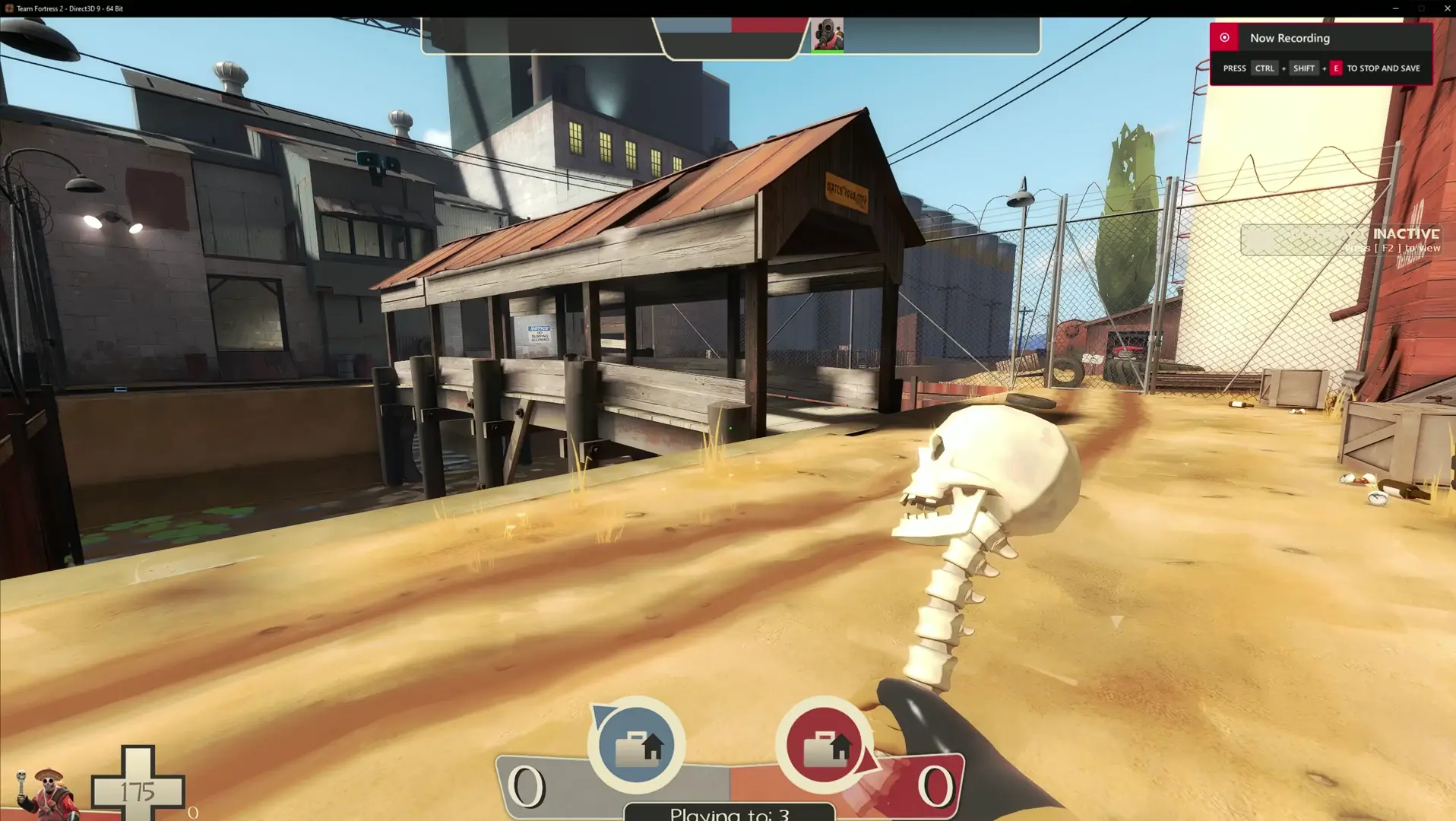Screen dimensions: 1456x821
Task: Click the CTRL key badge in recording overlay
Action: click(x=1264, y=68)
